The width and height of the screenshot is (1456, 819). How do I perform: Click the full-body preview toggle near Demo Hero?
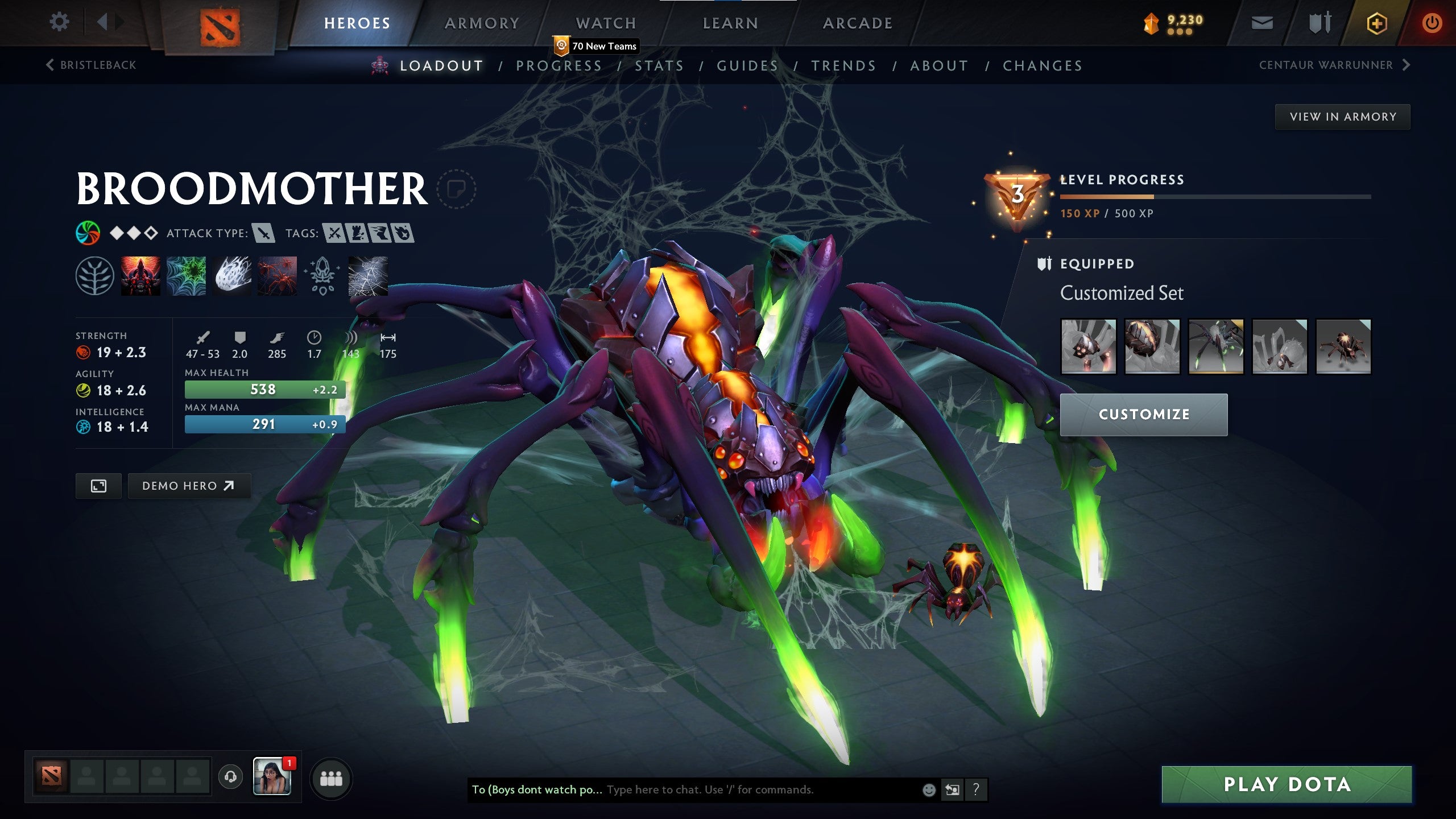(x=98, y=486)
